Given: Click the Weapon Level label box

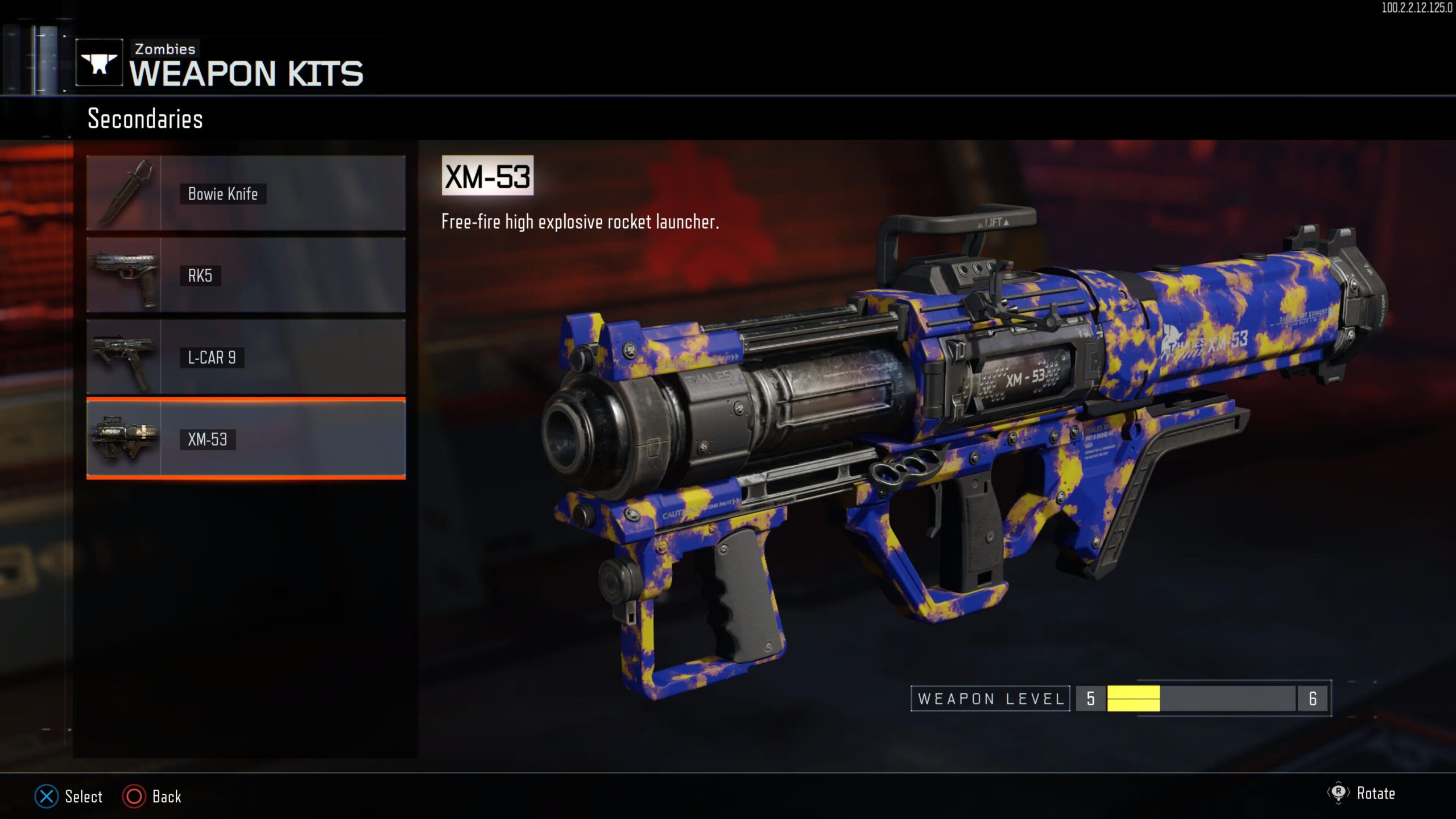Looking at the screenshot, I should [990, 699].
